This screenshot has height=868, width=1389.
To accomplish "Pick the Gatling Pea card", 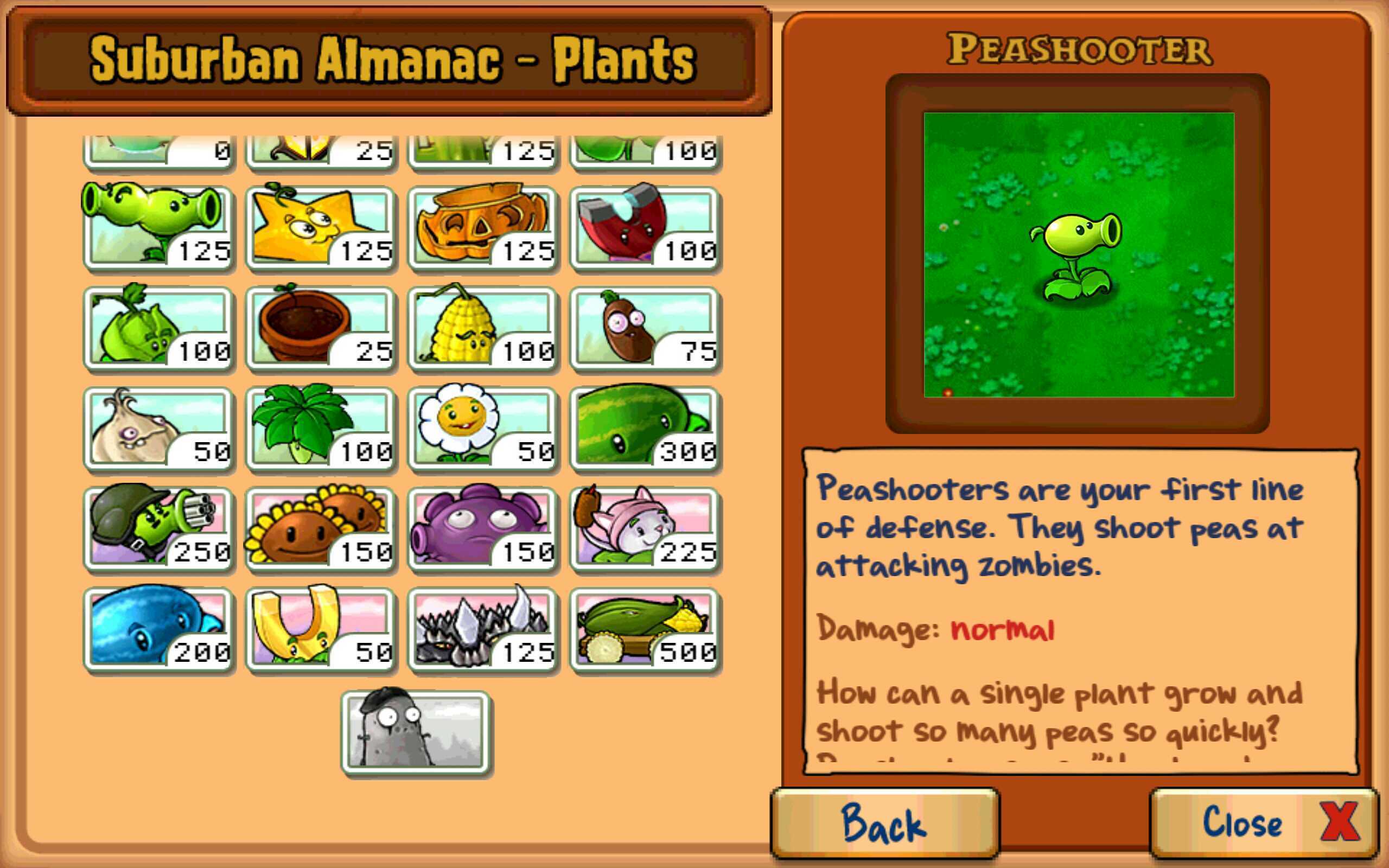I will click(158, 529).
